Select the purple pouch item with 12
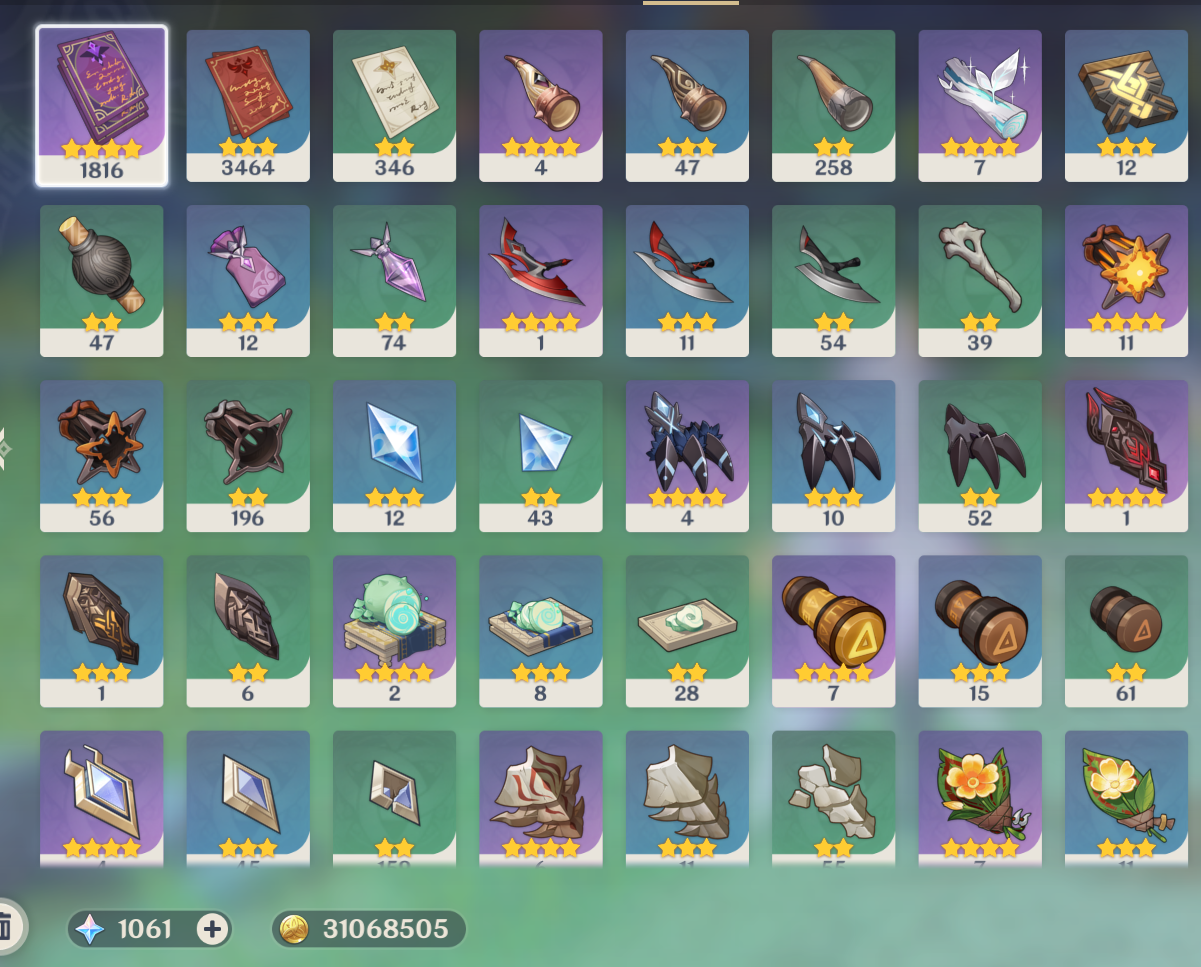This screenshot has height=967, width=1201. pyautogui.click(x=248, y=280)
